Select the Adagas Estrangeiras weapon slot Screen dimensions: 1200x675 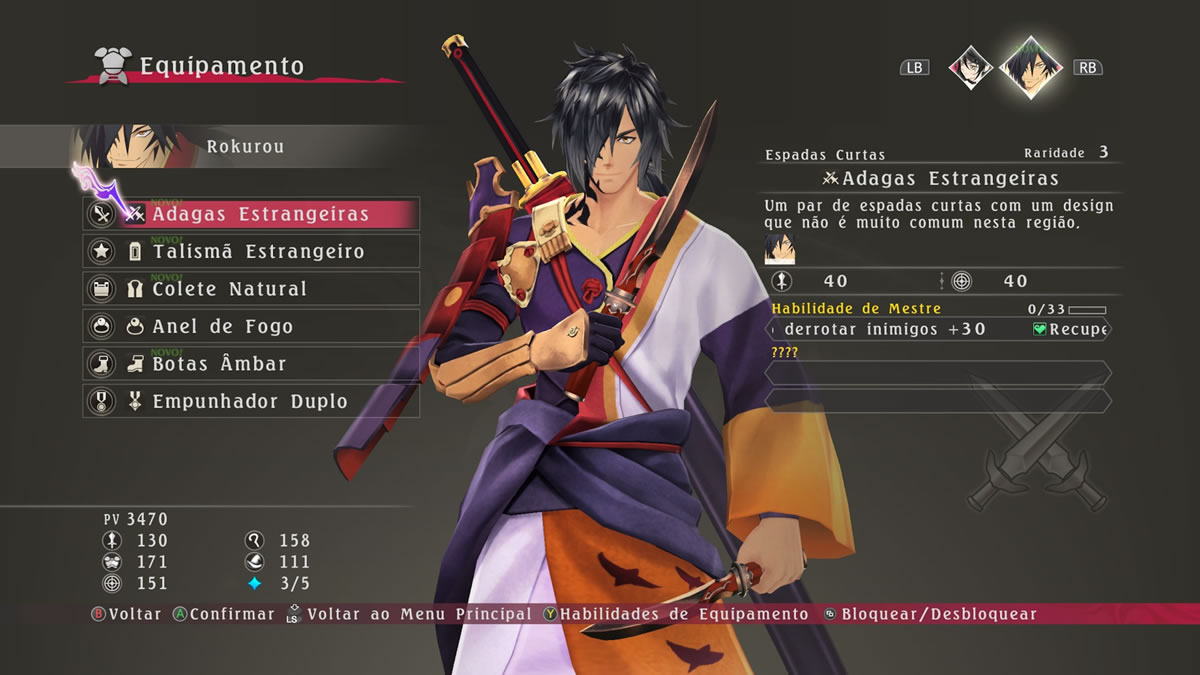pos(251,214)
